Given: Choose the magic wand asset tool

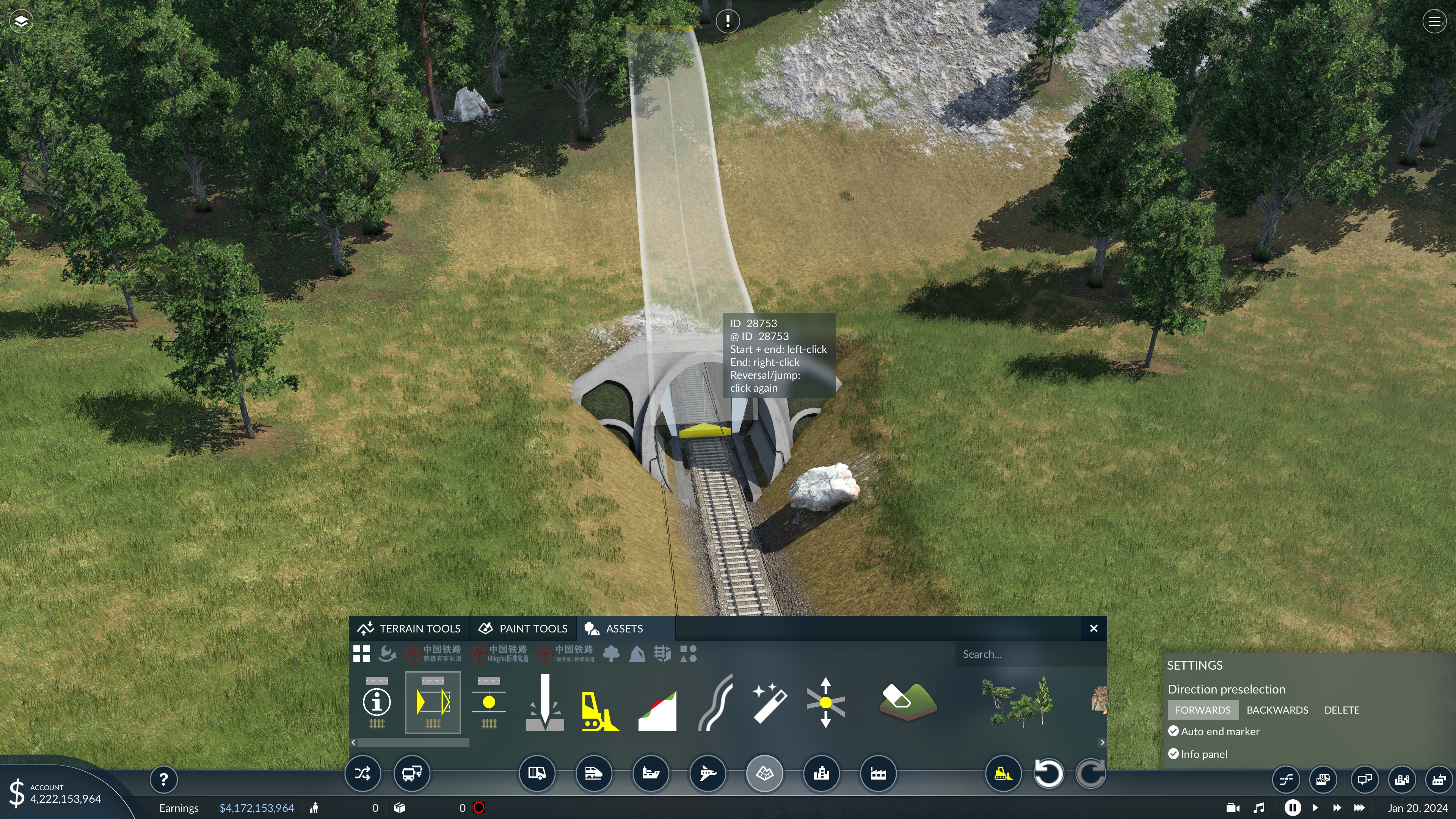Looking at the screenshot, I should pos(769,703).
